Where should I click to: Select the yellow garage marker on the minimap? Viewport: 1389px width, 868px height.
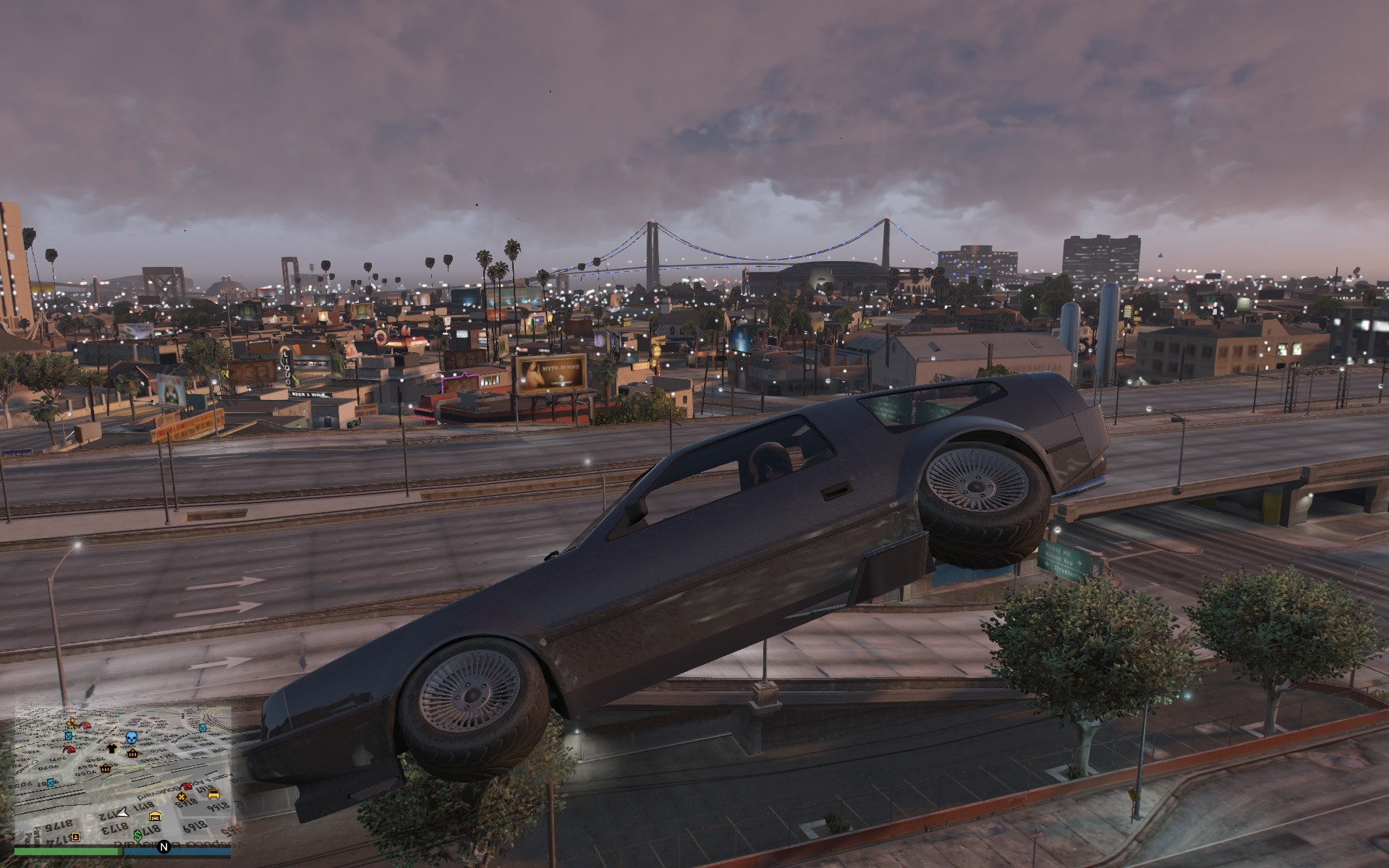(x=156, y=817)
